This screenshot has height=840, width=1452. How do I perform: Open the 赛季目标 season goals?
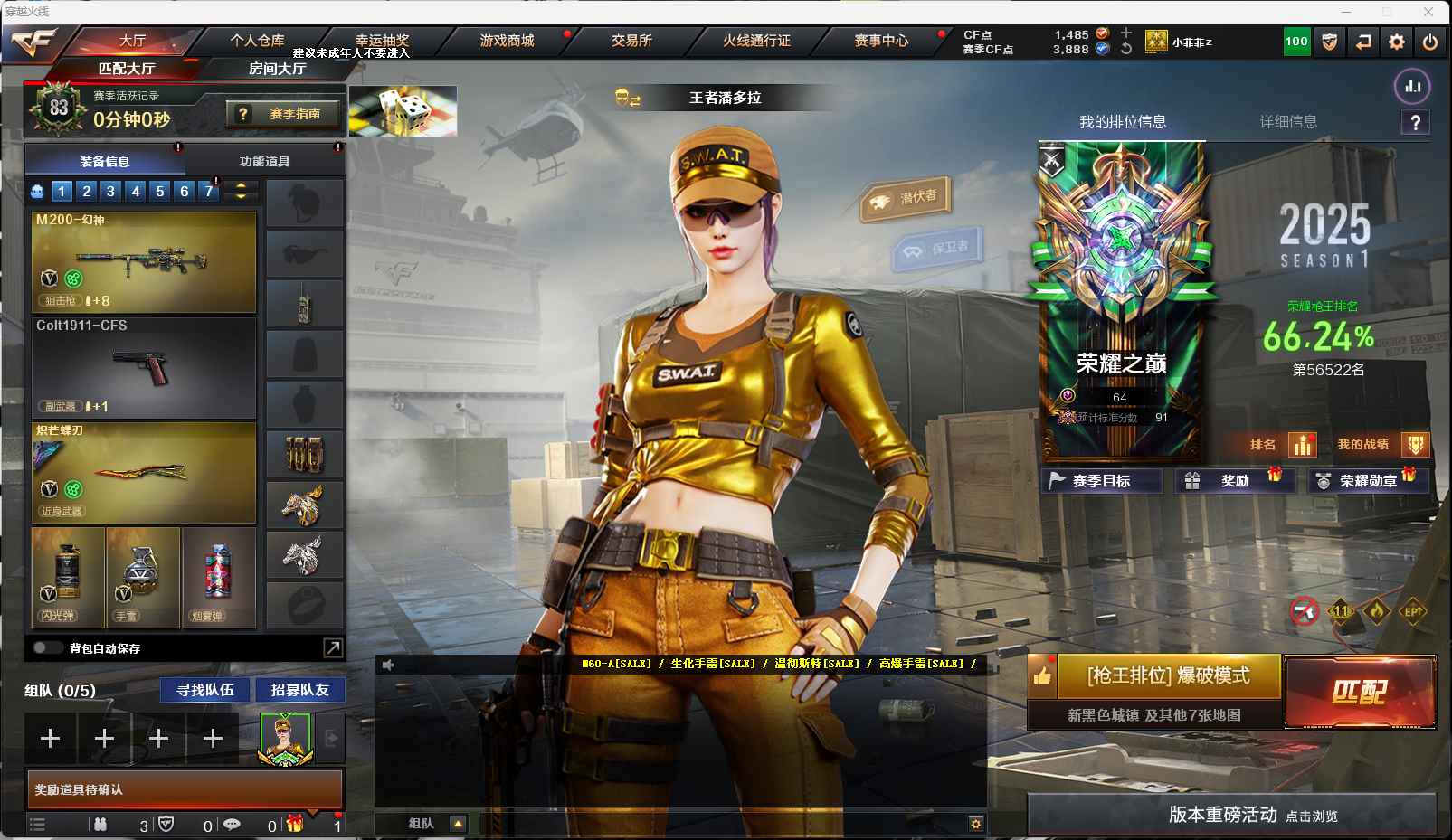[x=1101, y=481]
